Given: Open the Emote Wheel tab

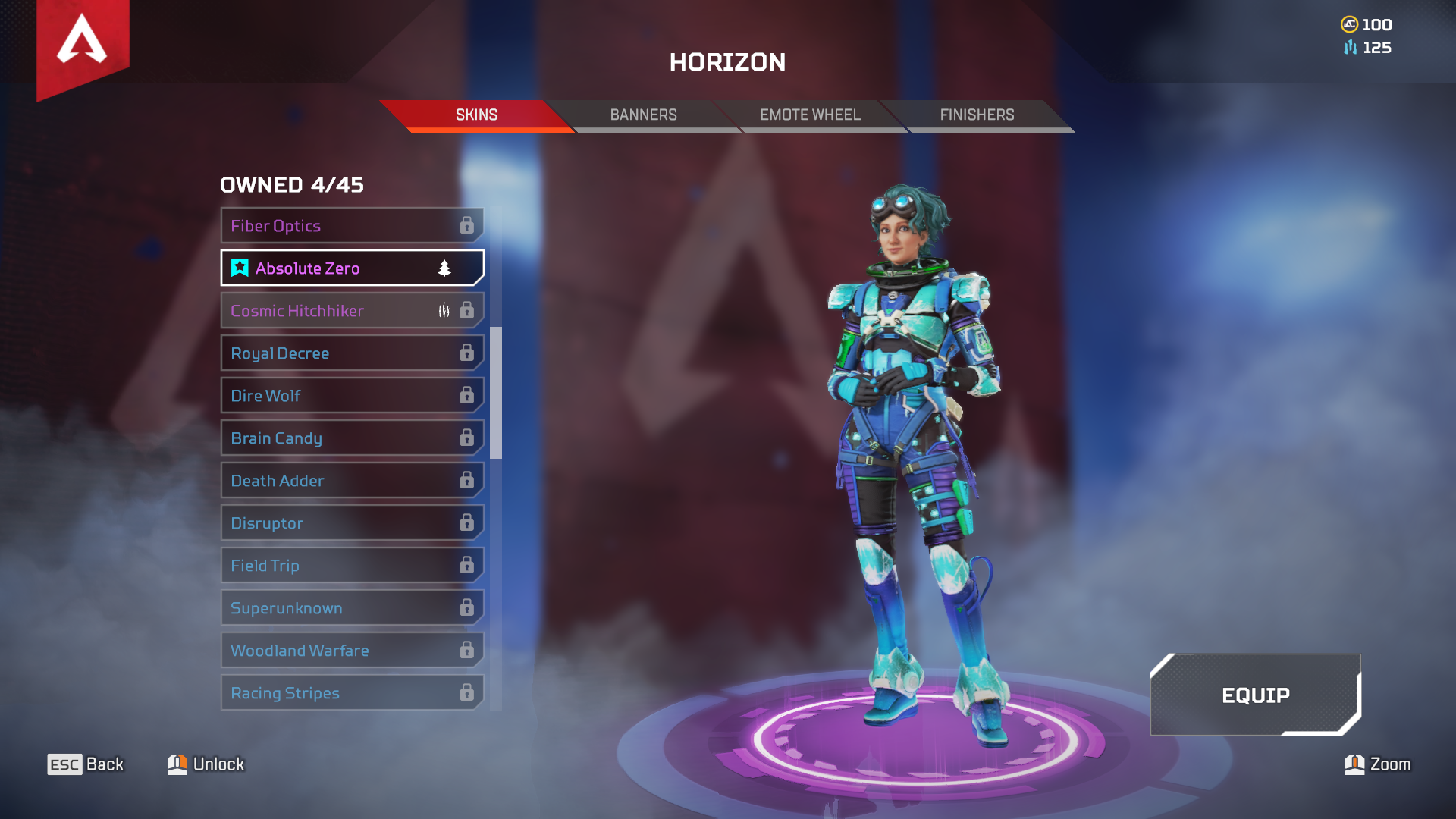Looking at the screenshot, I should (x=810, y=115).
